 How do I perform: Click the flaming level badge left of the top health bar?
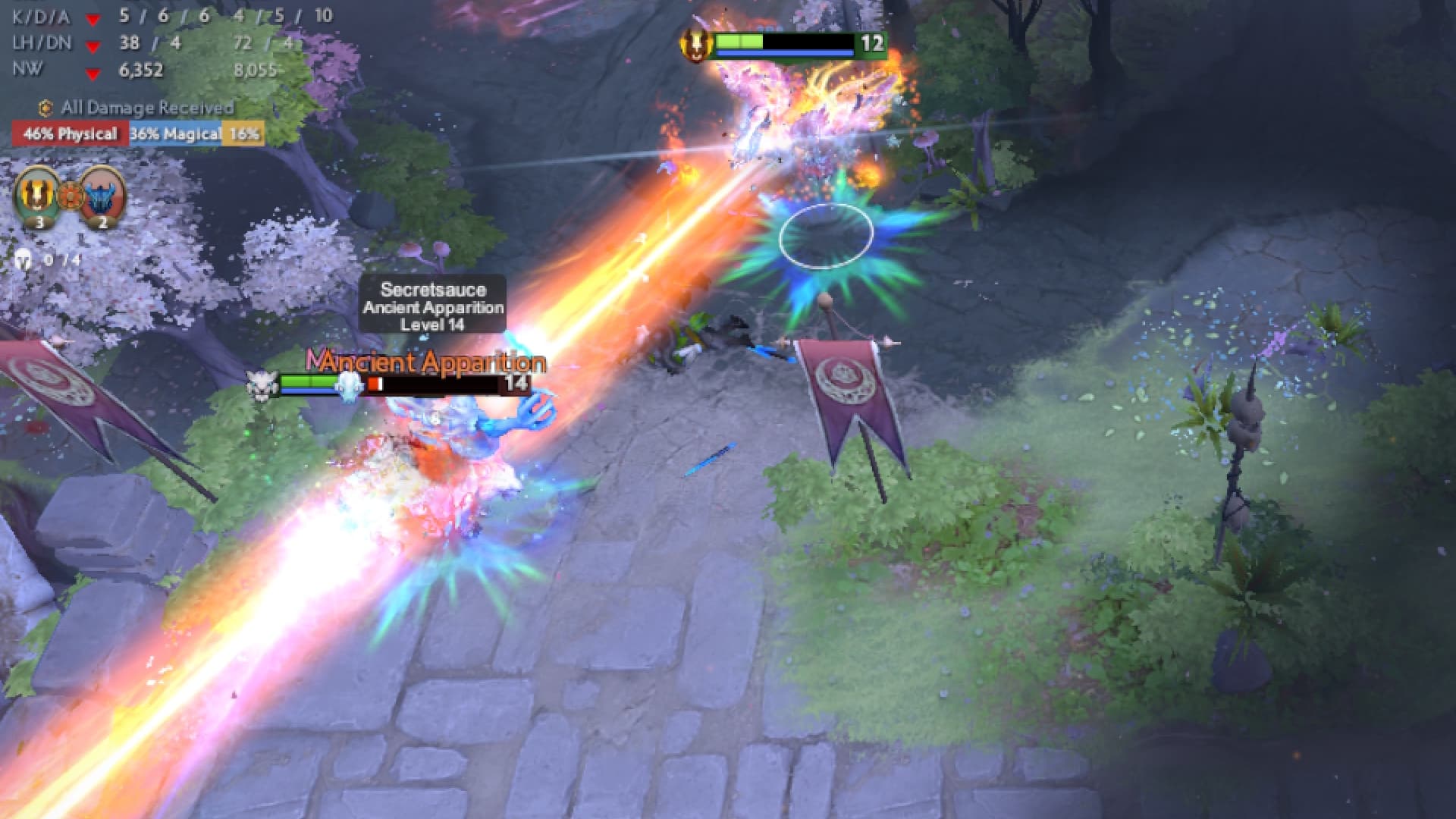click(694, 44)
